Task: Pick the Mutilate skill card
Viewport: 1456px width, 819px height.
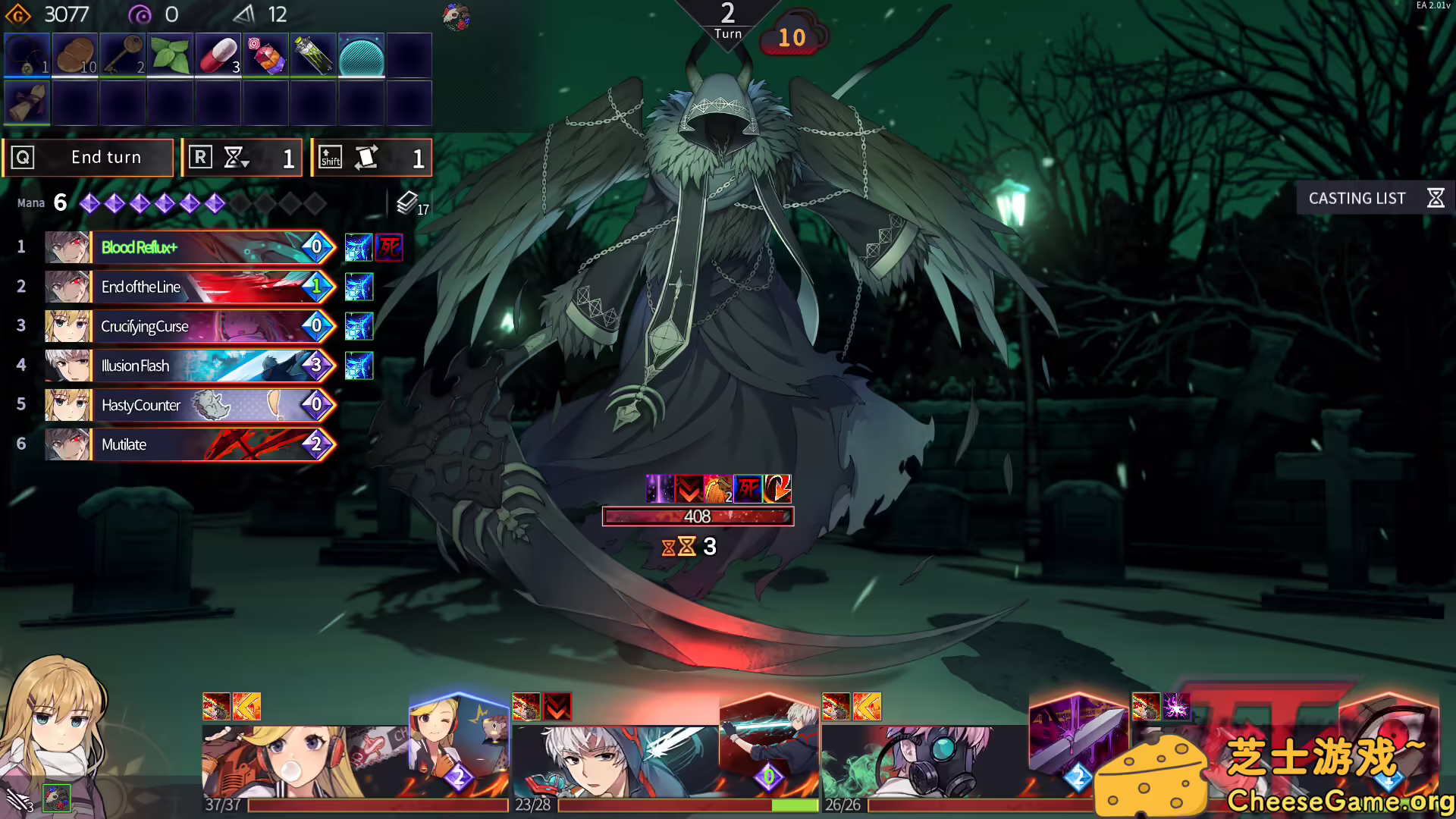Action: tap(190, 444)
